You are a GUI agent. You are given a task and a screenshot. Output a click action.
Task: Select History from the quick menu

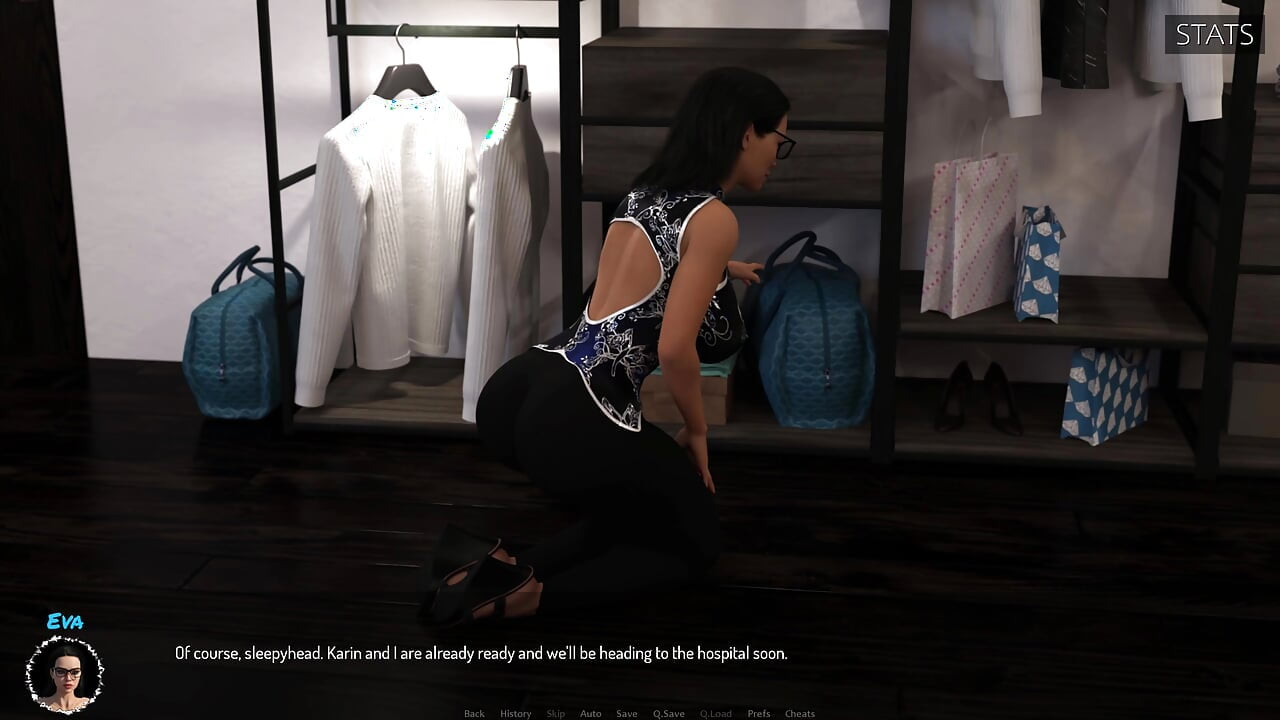pyautogui.click(x=515, y=713)
